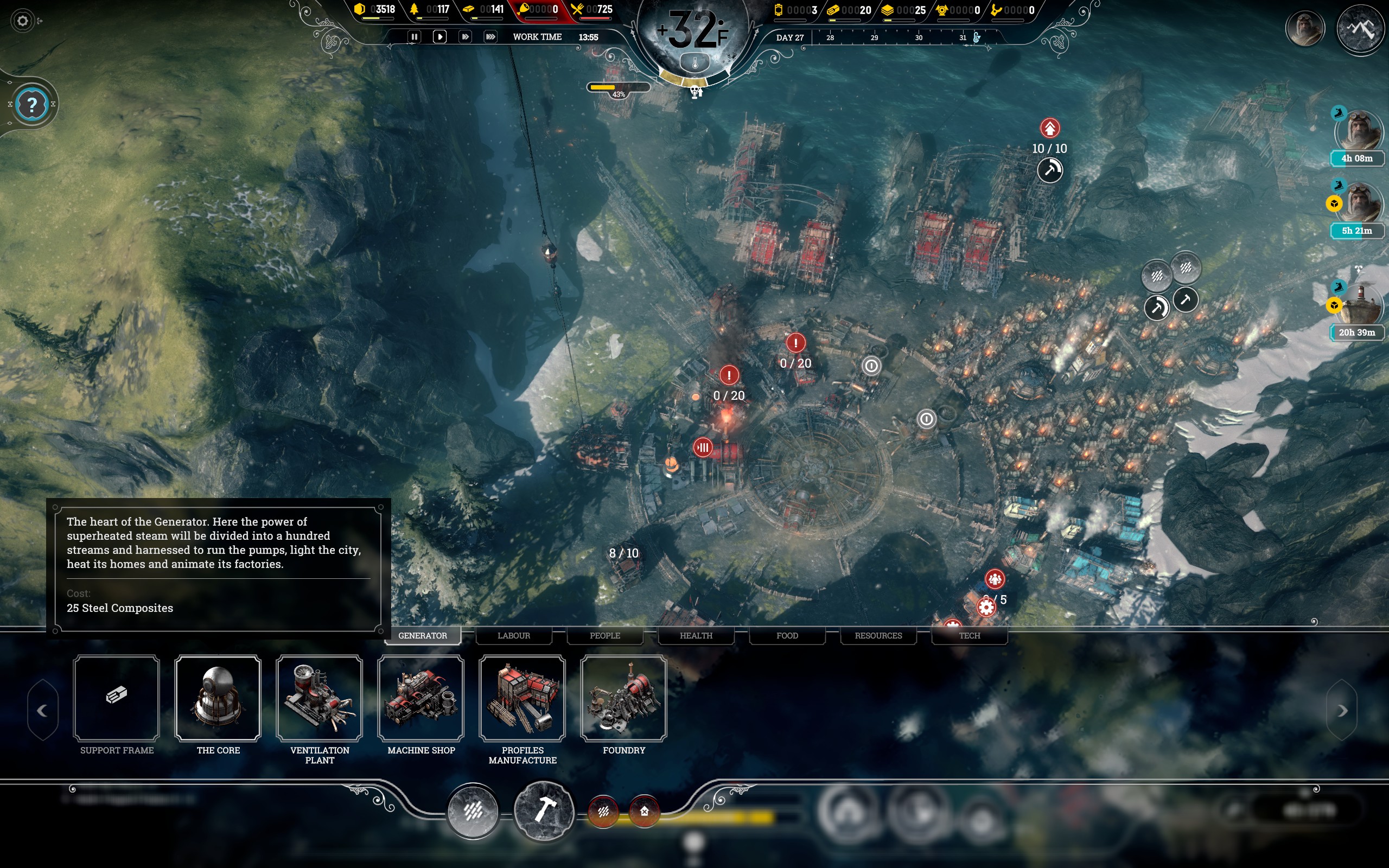Open the Health building tab
Image resolution: width=1389 pixels, height=868 pixels.
tap(696, 635)
